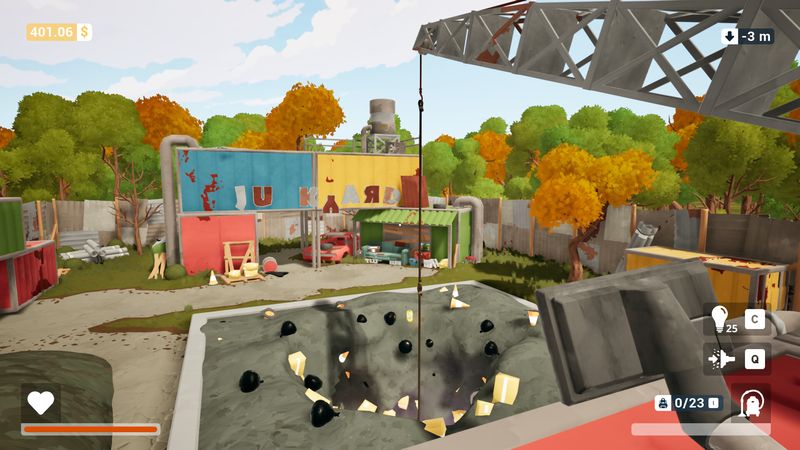The width and height of the screenshot is (800, 450).
Task: Click the white heart health icon
Action: coord(40,402)
